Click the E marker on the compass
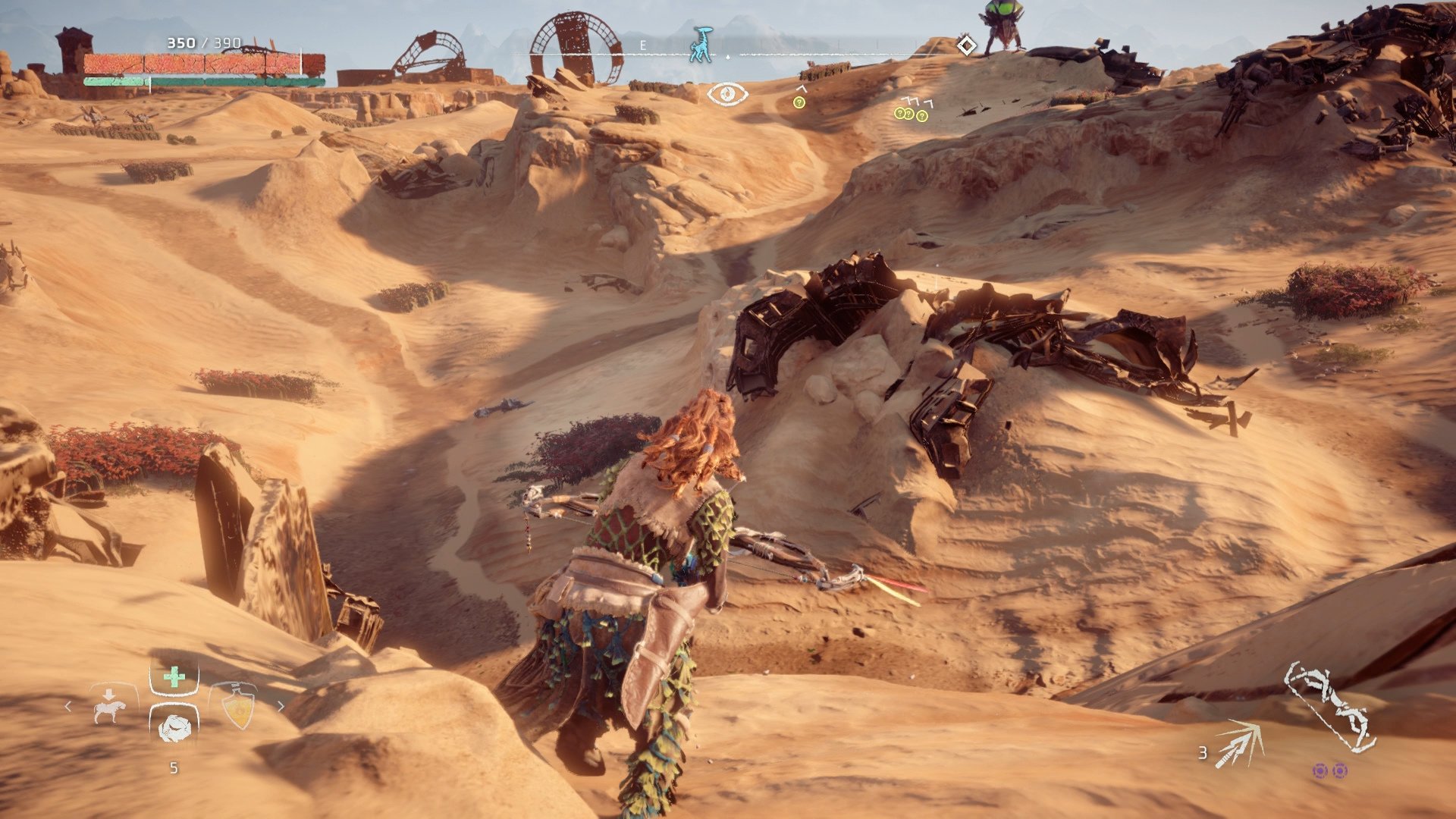Screen dimensions: 1456x819 pos(645,45)
